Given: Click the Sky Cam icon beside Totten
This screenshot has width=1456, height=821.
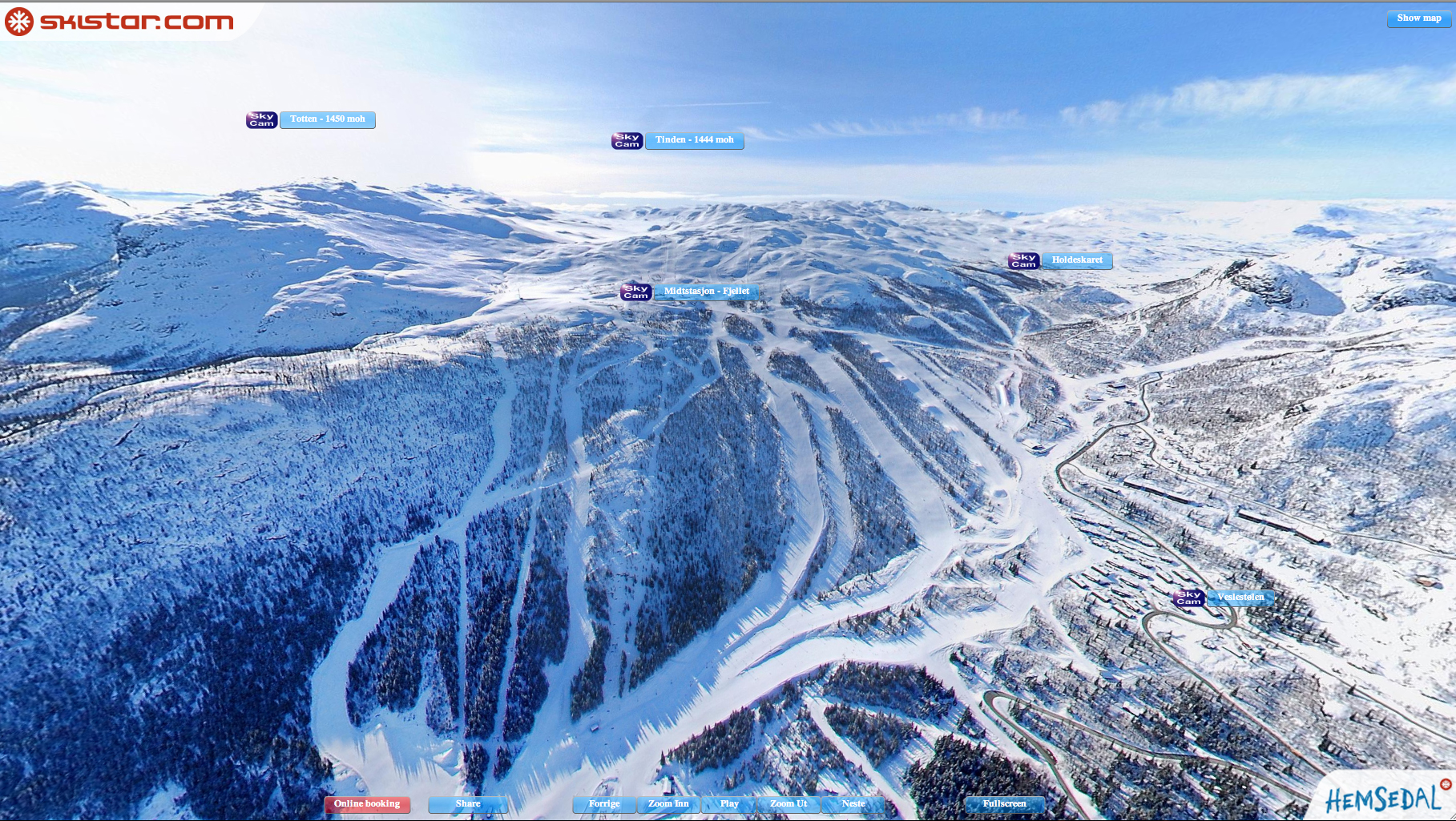Looking at the screenshot, I should tap(261, 120).
